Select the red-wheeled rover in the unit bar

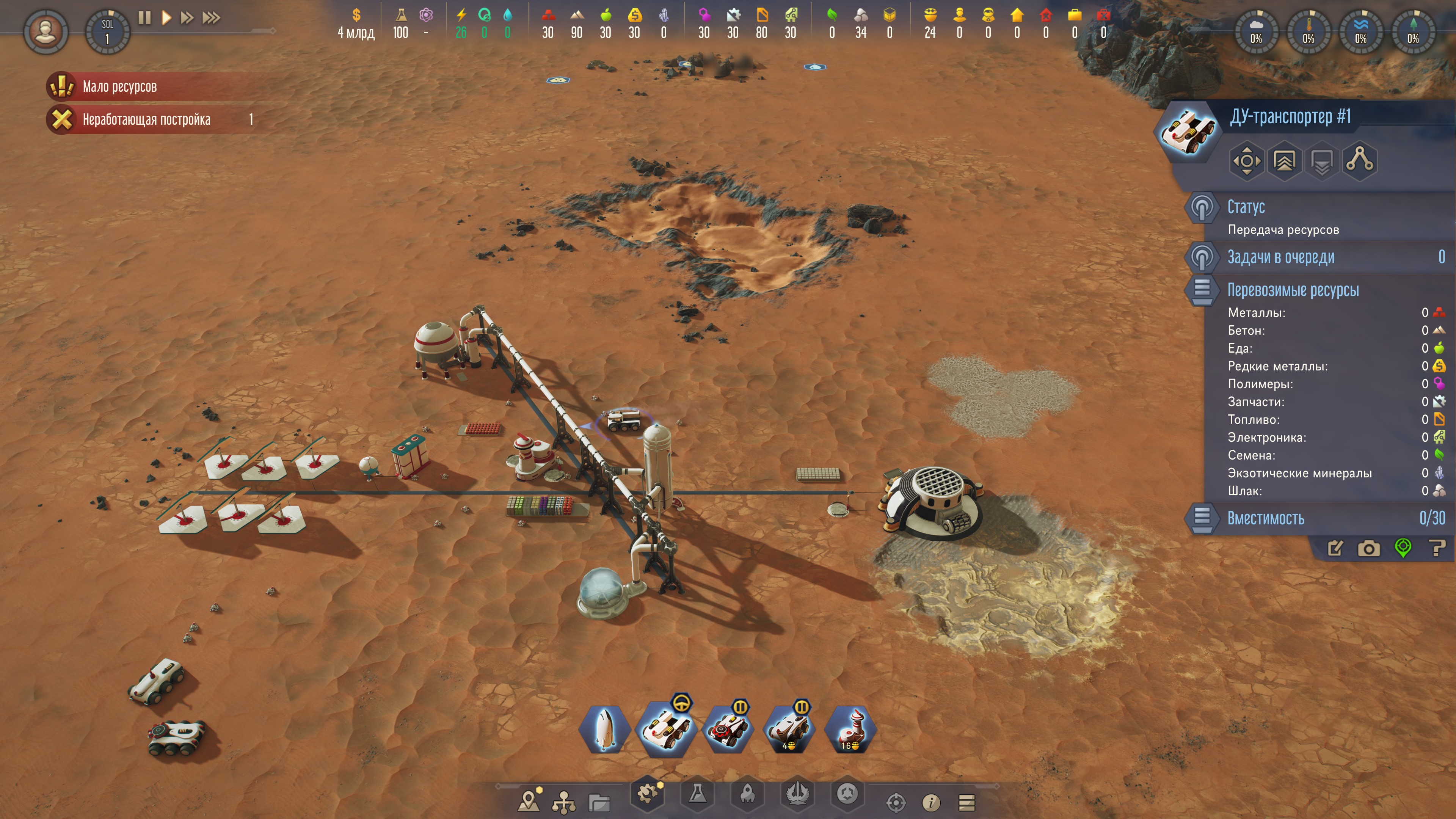[x=727, y=730]
